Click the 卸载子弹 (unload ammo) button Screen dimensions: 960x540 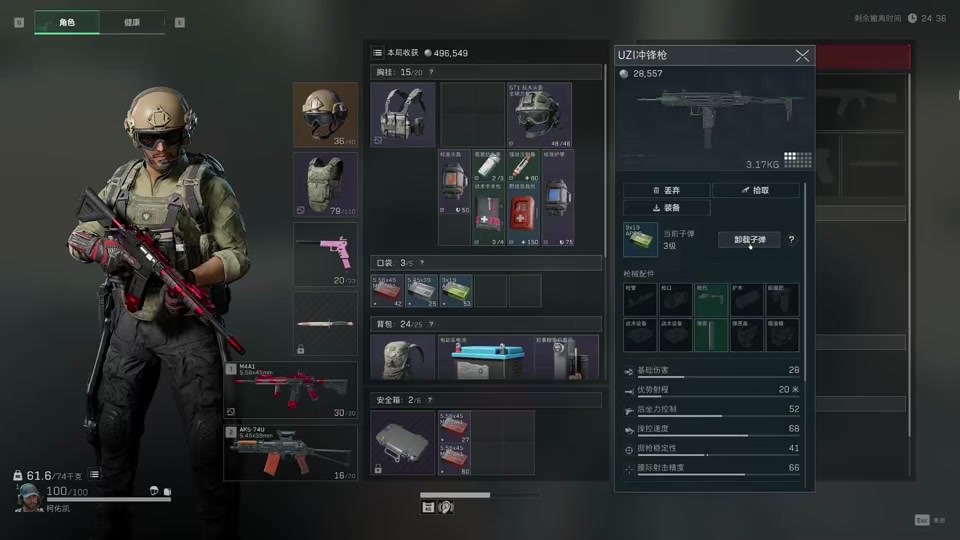pyautogui.click(x=749, y=240)
